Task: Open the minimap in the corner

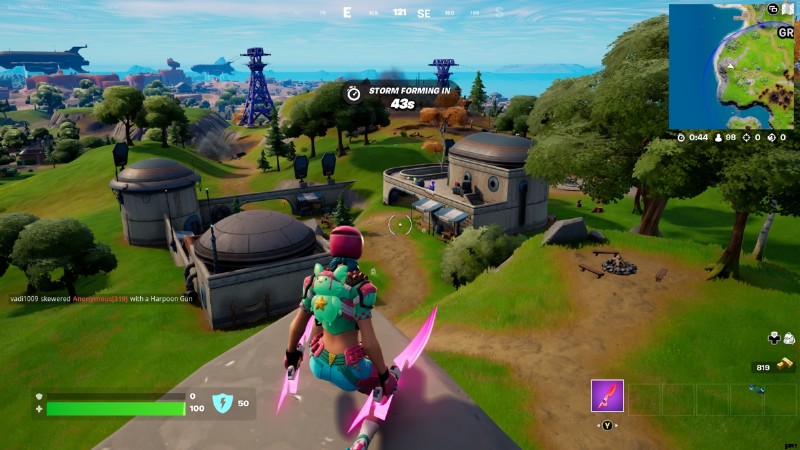Action: [731, 66]
